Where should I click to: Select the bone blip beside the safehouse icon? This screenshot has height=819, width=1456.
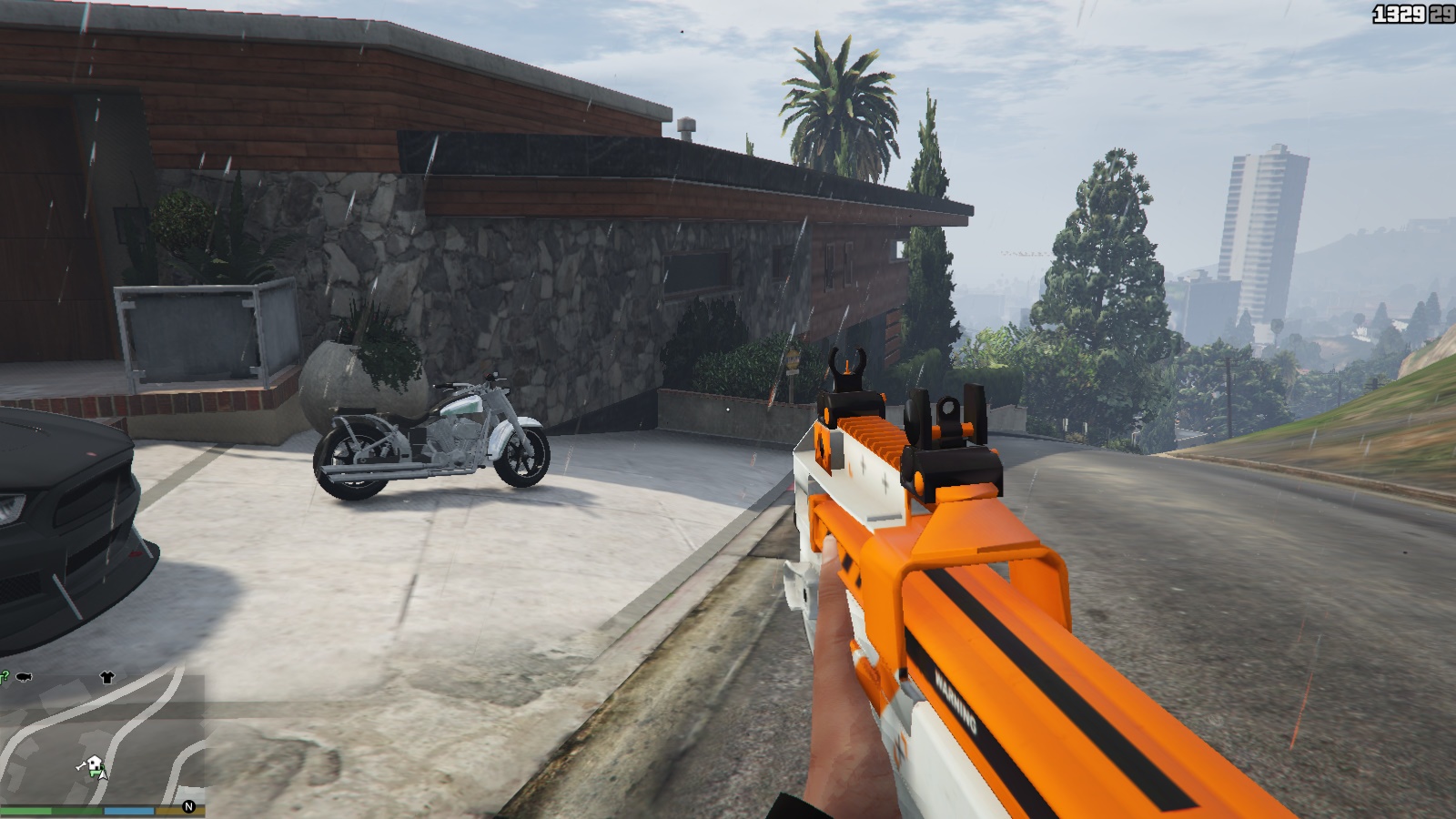click(x=80, y=766)
